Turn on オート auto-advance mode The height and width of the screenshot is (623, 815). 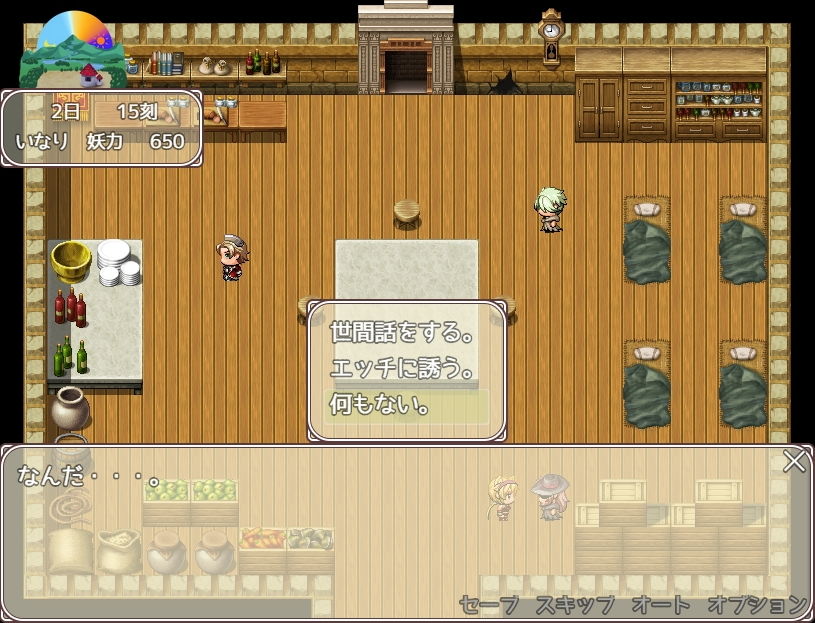tap(661, 604)
